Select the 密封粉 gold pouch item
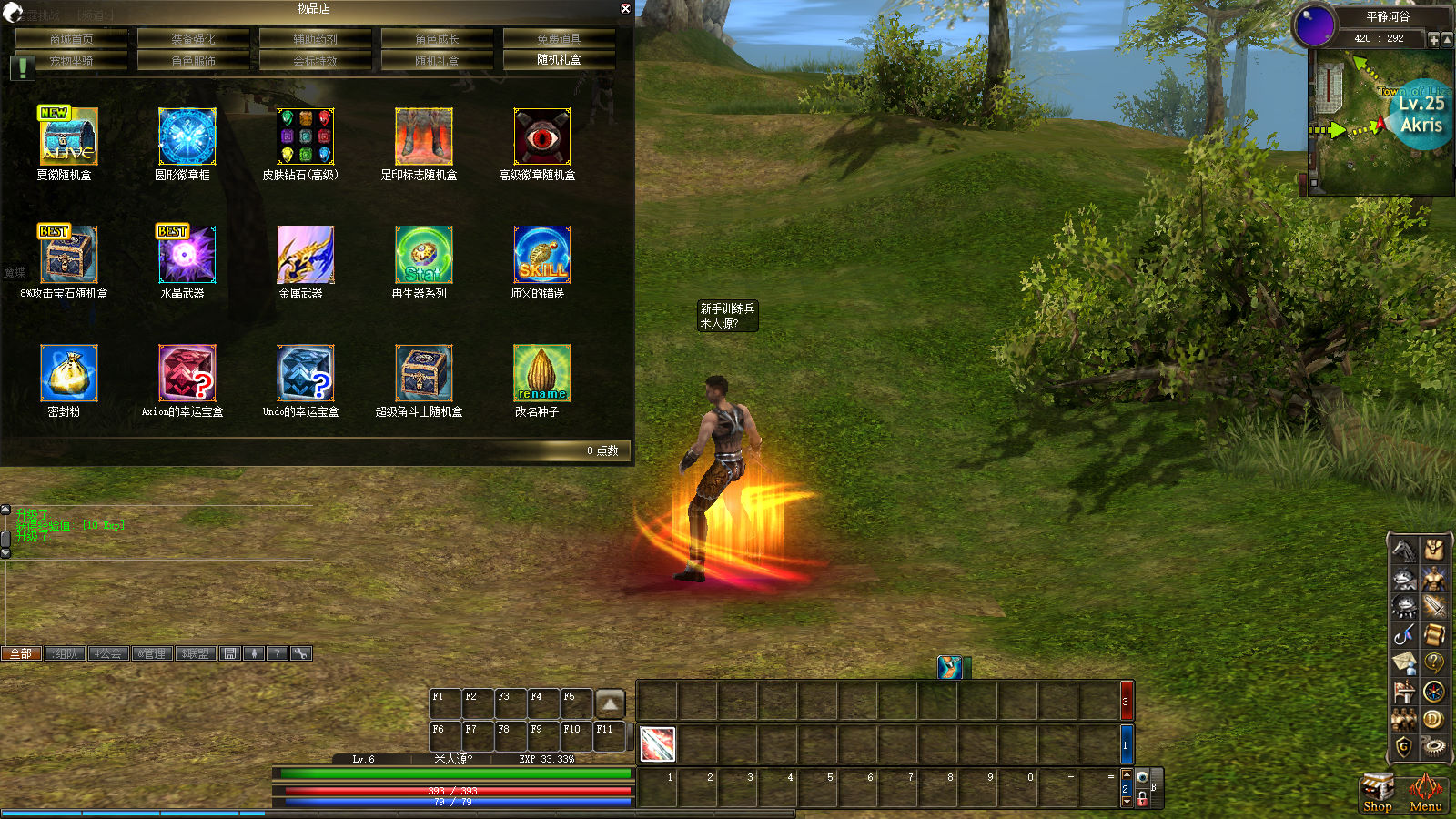The width and height of the screenshot is (1456, 819). point(68,373)
